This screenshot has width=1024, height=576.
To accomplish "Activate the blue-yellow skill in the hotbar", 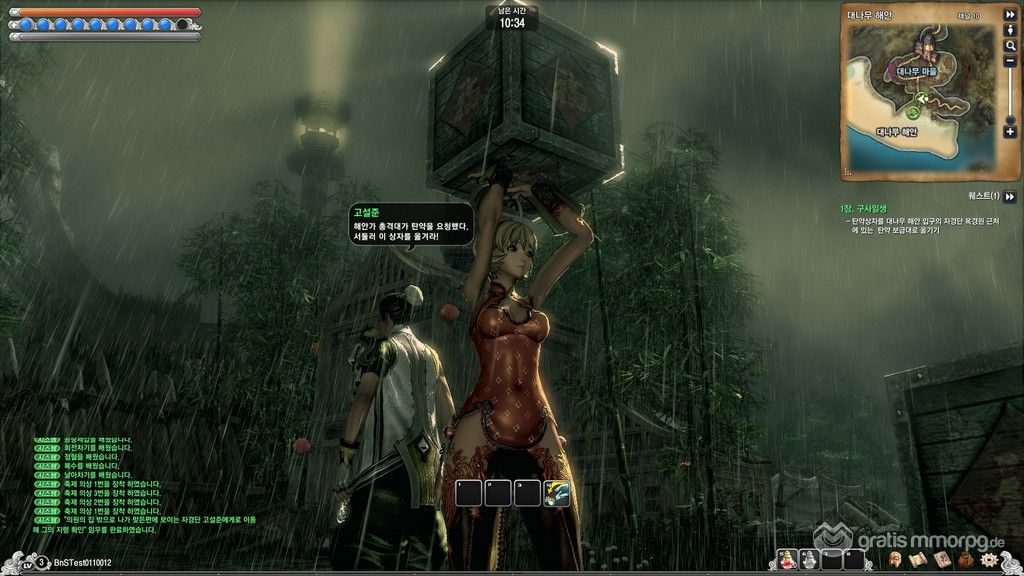I will pos(556,493).
